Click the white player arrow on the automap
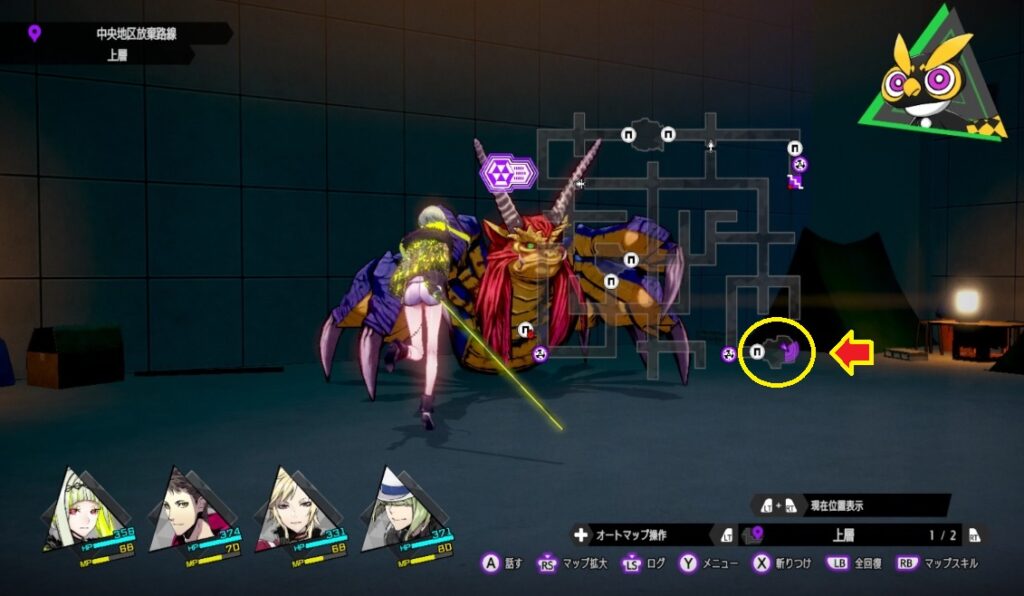Viewport: 1024px width, 596px height. click(711, 146)
